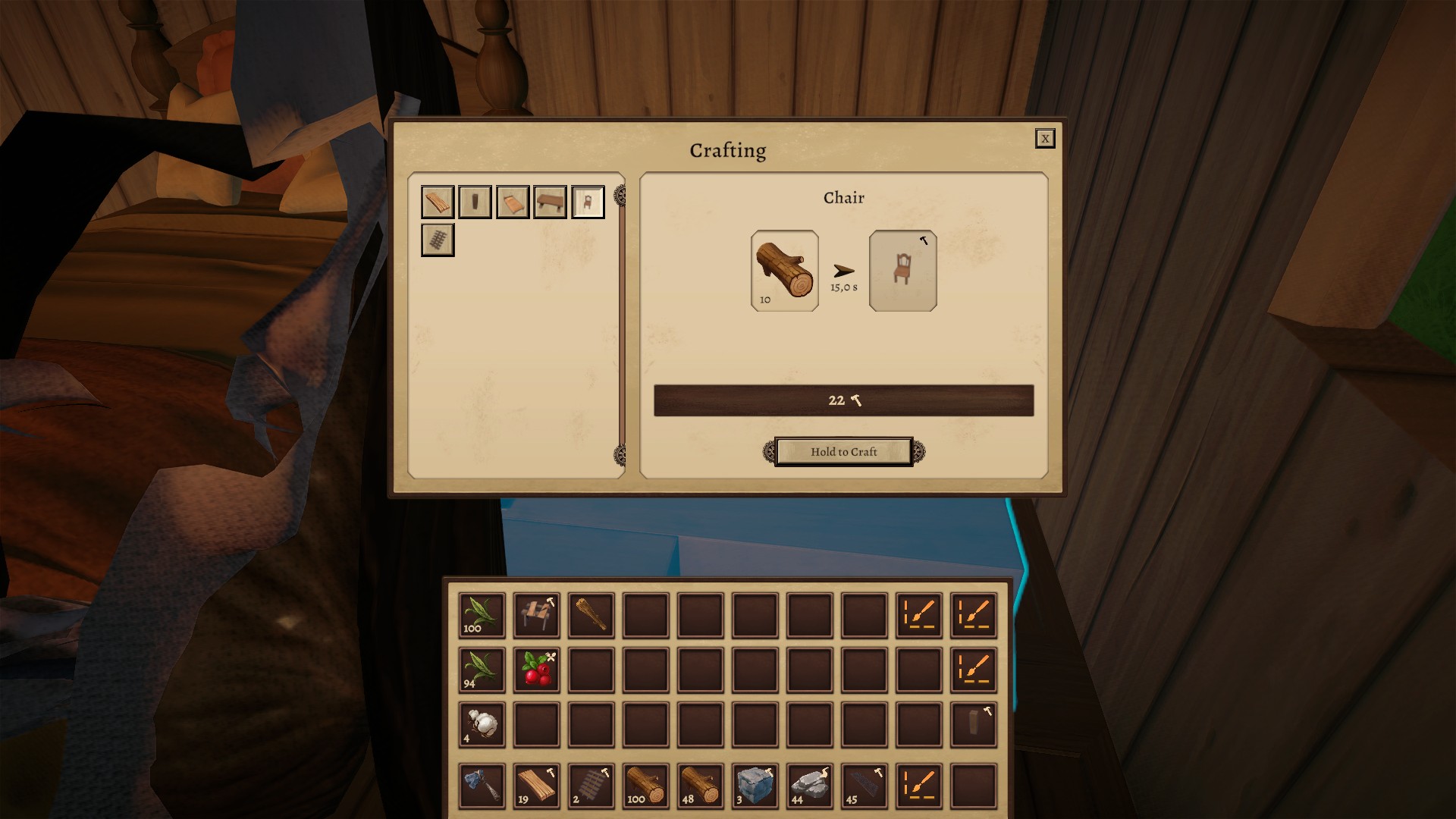Choose the wooden post recipe
1456x819 pixels.
[475, 202]
